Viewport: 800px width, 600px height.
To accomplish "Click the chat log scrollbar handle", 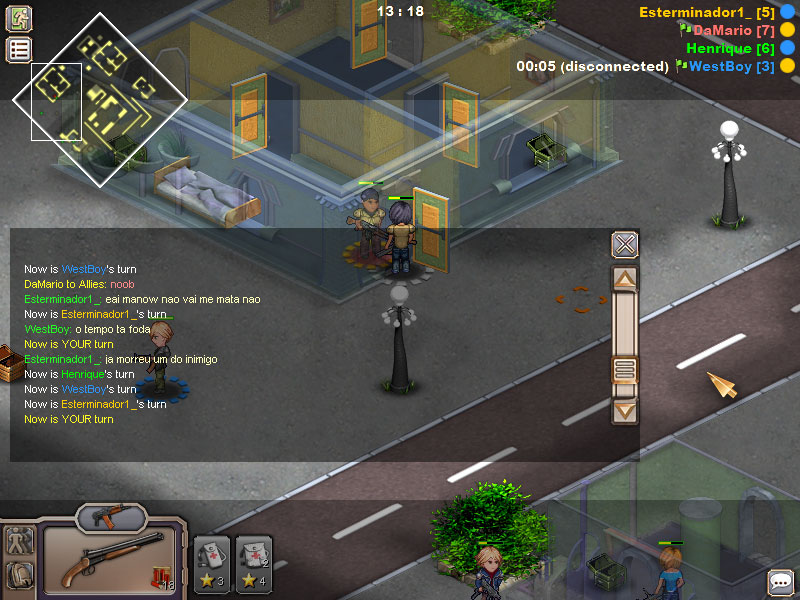I will coord(625,370).
